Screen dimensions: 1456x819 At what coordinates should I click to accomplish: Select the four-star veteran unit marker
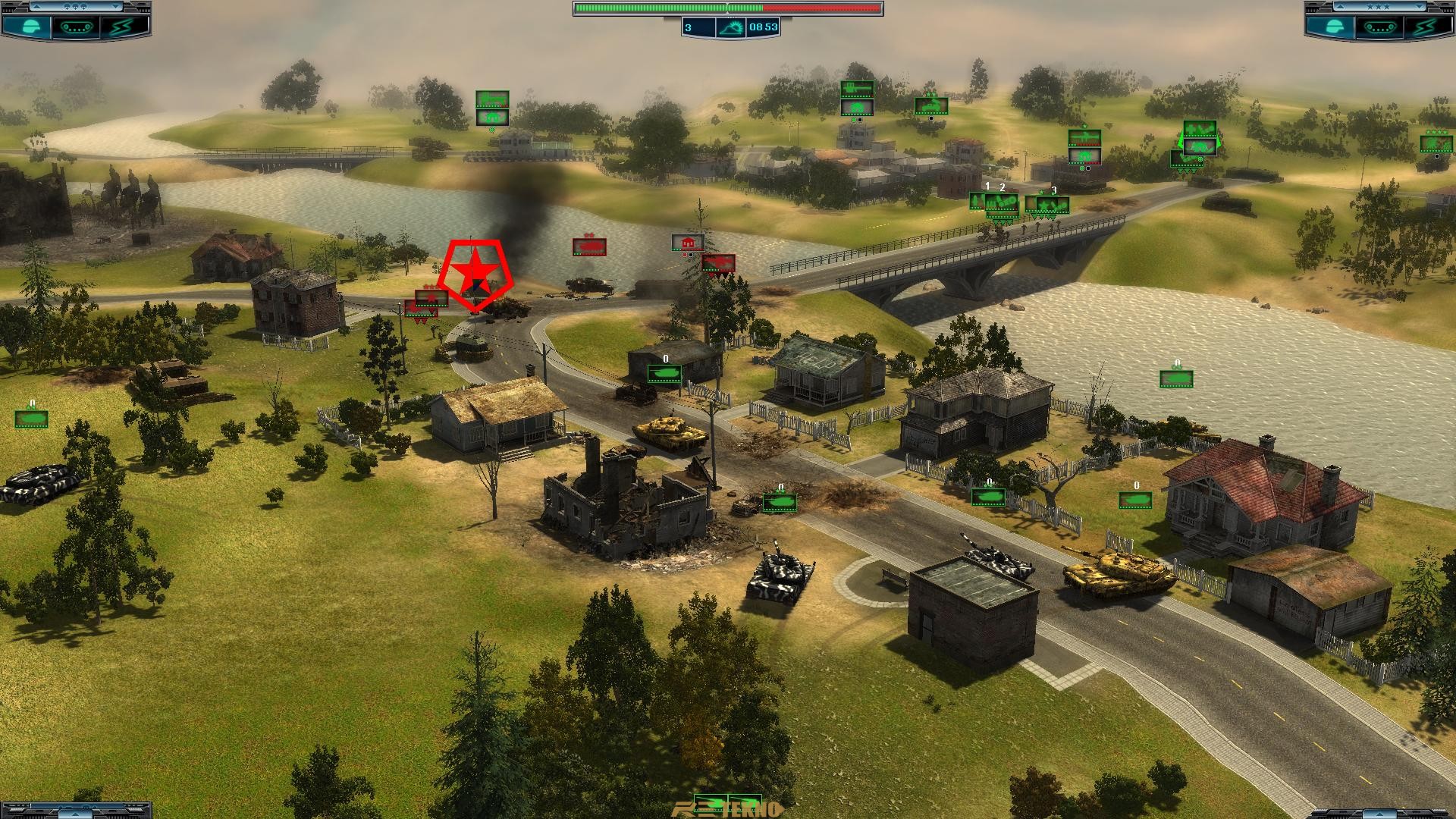1436,144
